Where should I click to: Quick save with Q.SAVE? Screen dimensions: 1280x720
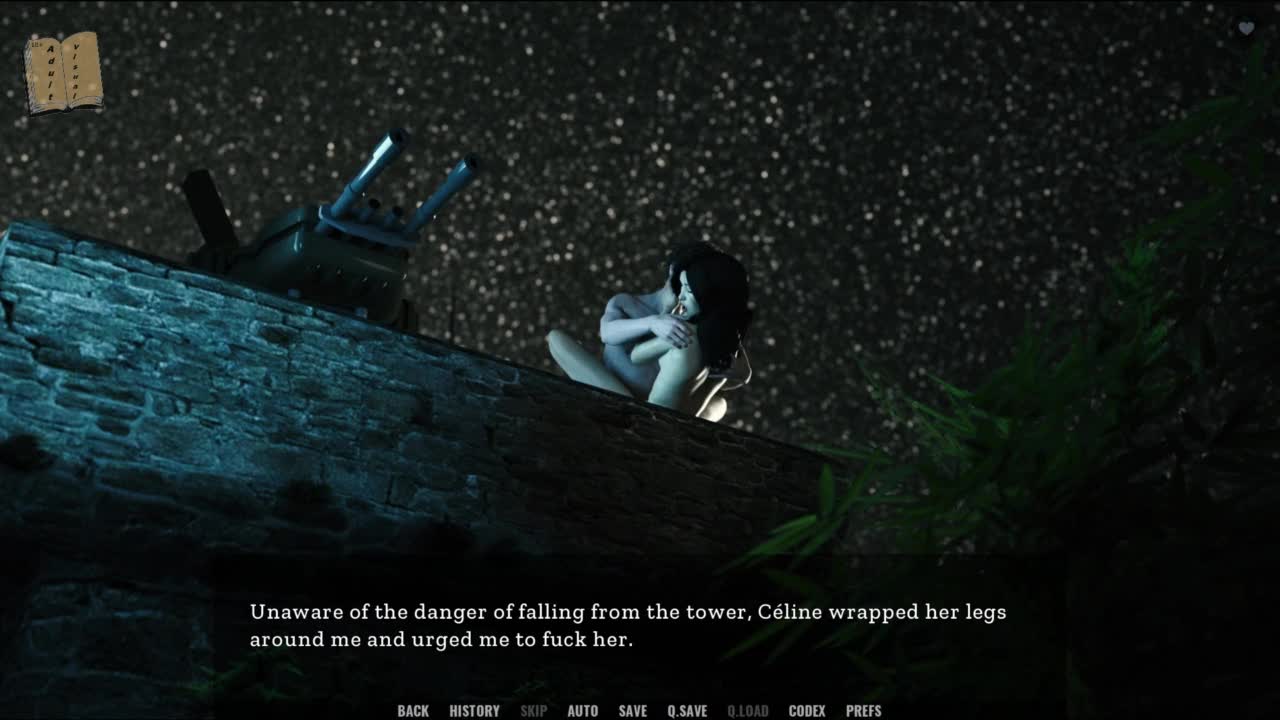(687, 711)
